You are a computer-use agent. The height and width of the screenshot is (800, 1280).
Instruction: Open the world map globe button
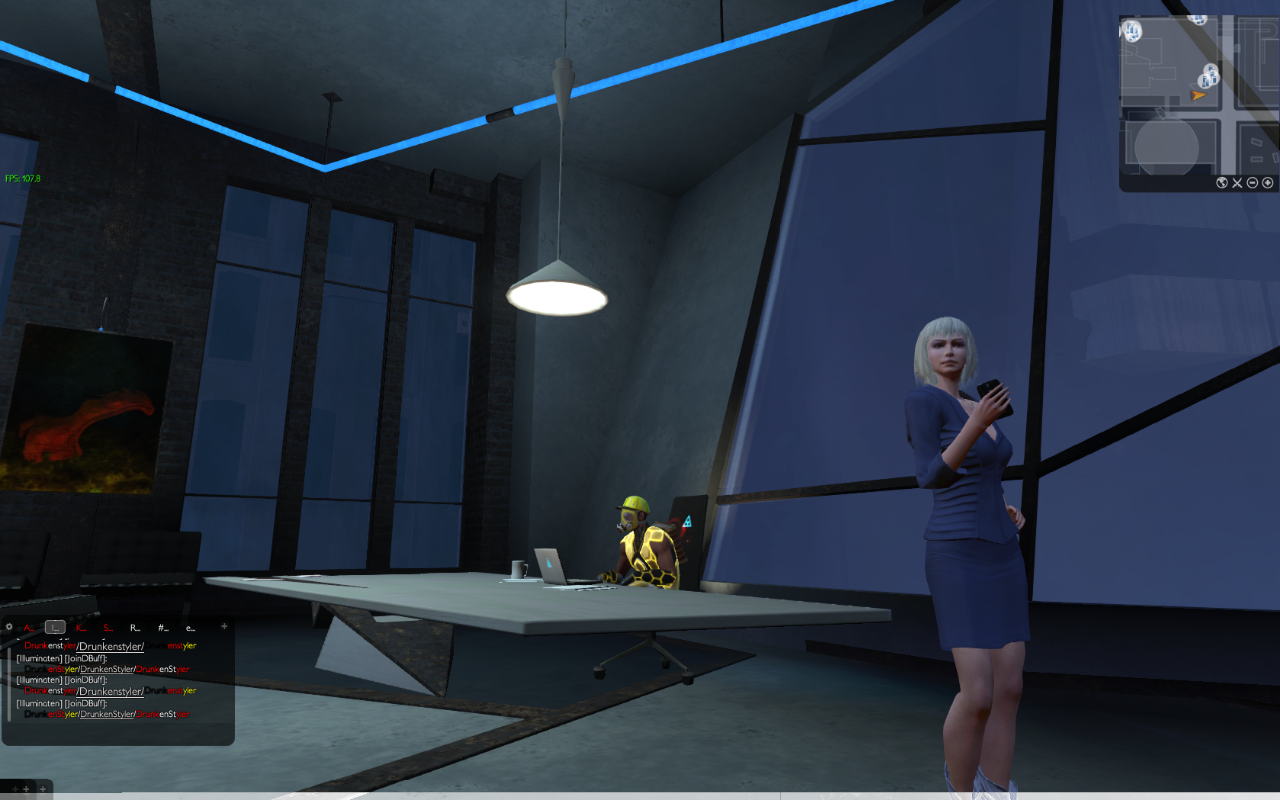(1221, 183)
